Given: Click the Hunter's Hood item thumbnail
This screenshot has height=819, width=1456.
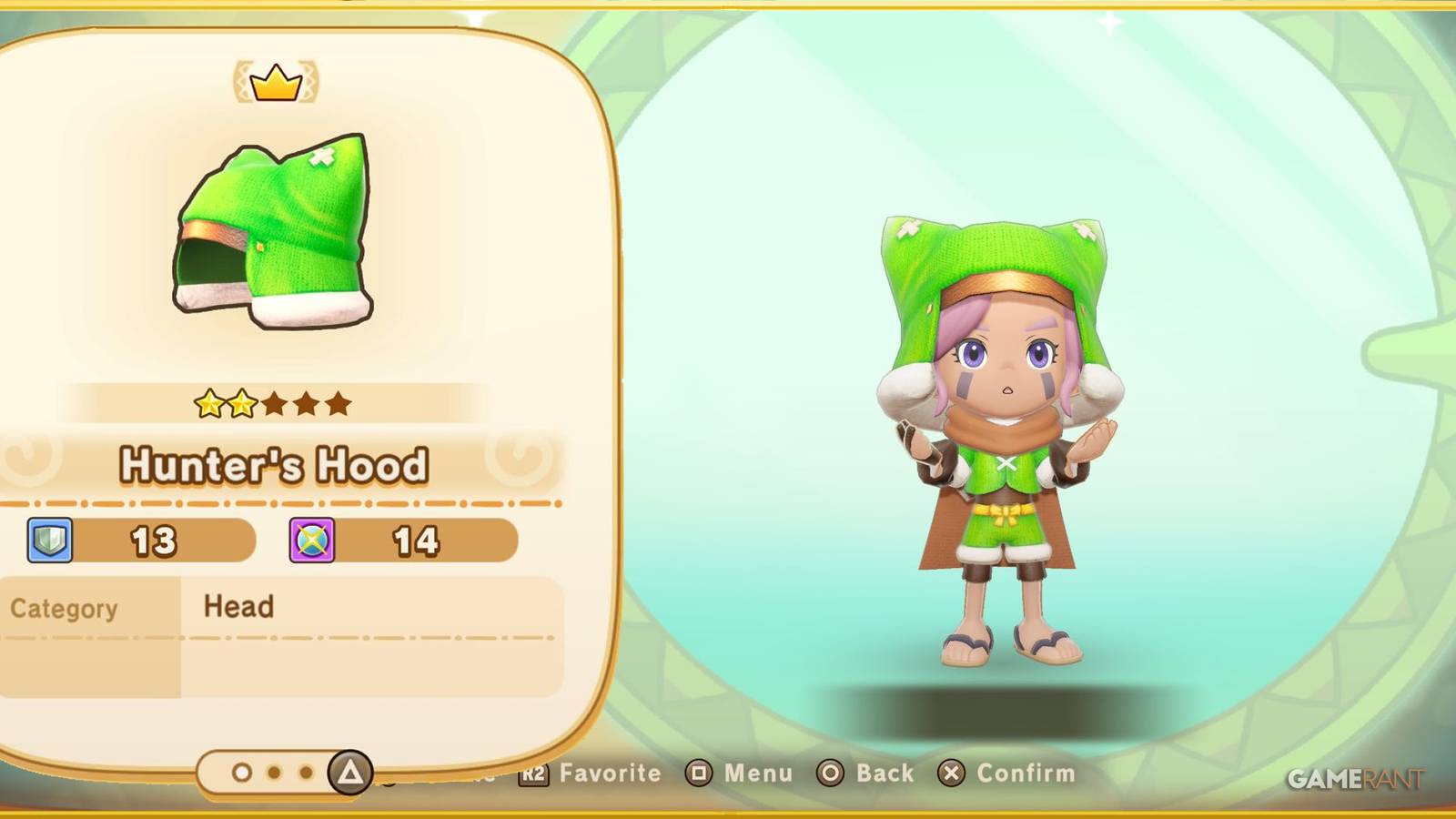Looking at the screenshot, I should click(273, 232).
